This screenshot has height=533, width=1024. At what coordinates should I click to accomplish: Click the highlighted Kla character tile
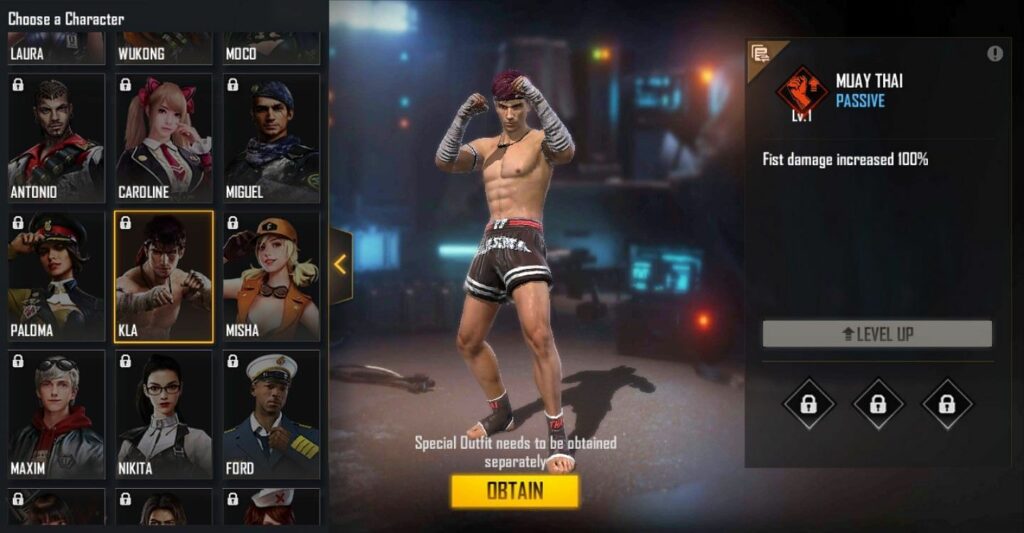164,276
